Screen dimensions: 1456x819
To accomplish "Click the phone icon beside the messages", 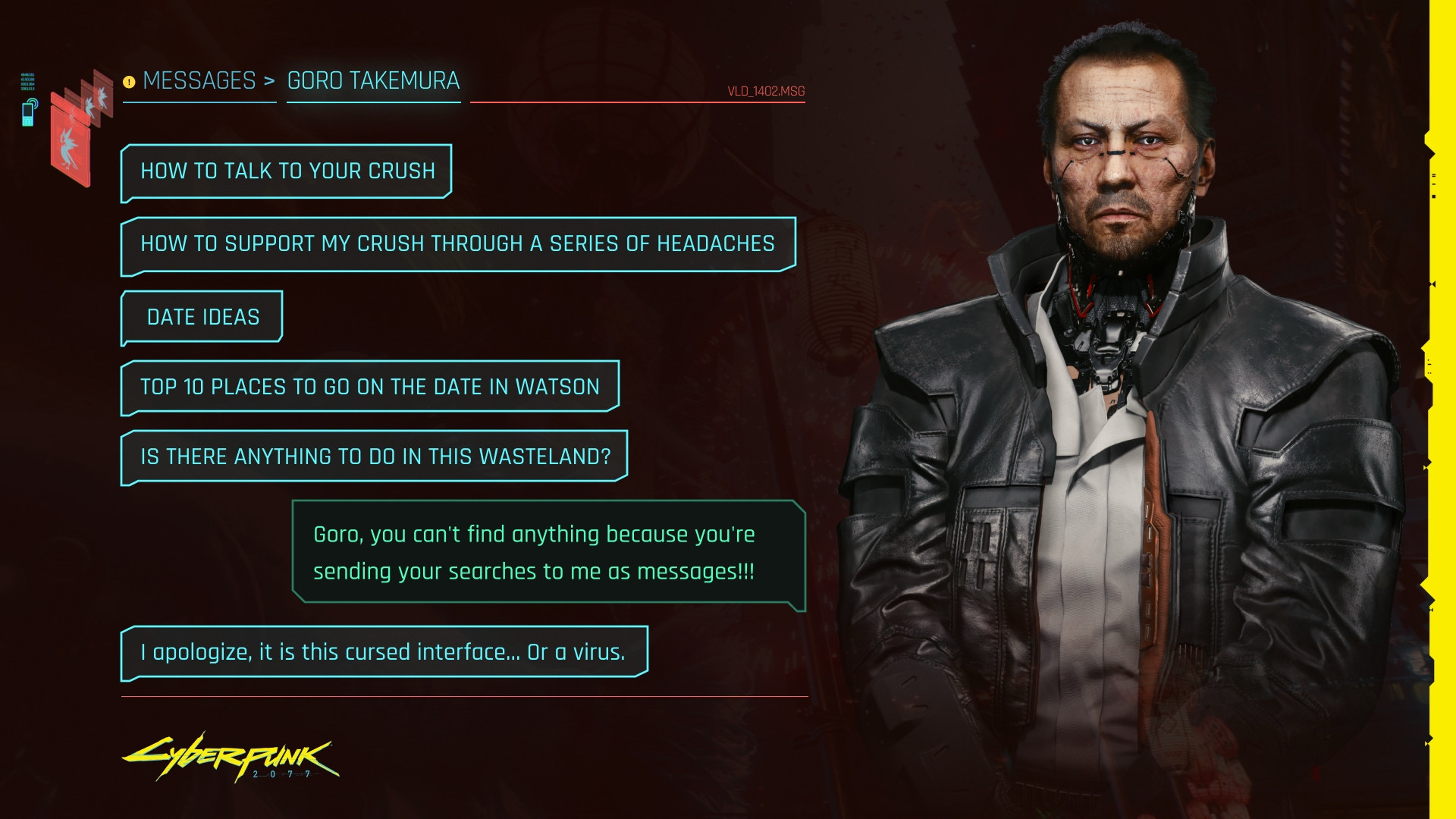I will point(29,112).
